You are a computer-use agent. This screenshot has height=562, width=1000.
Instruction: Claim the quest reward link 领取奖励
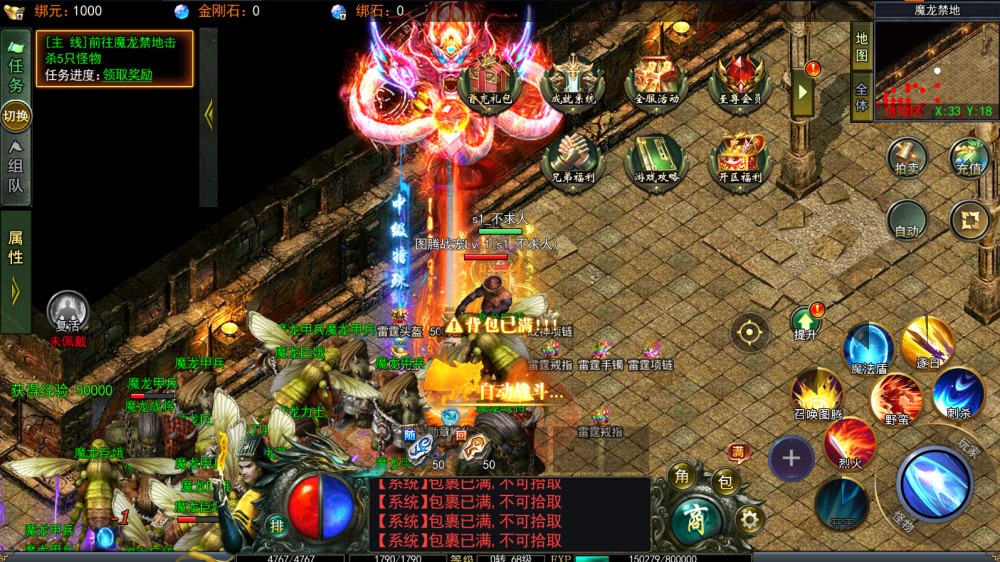click(x=124, y=74)
